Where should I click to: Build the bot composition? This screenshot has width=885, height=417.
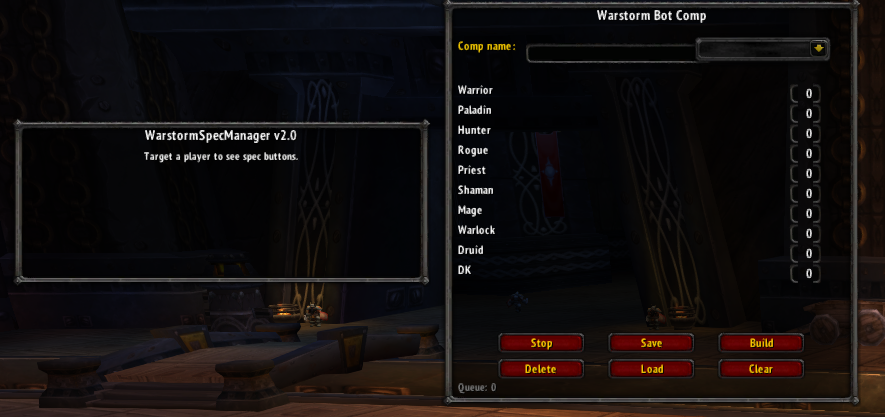761,343
